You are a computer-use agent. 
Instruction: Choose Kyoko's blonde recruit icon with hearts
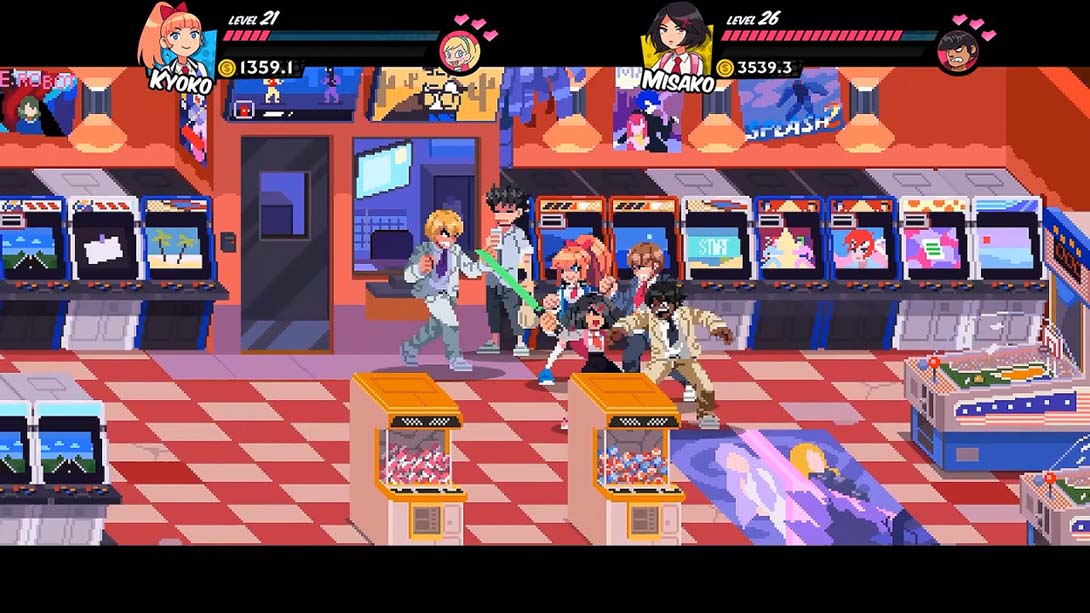[x=458, y=50]
